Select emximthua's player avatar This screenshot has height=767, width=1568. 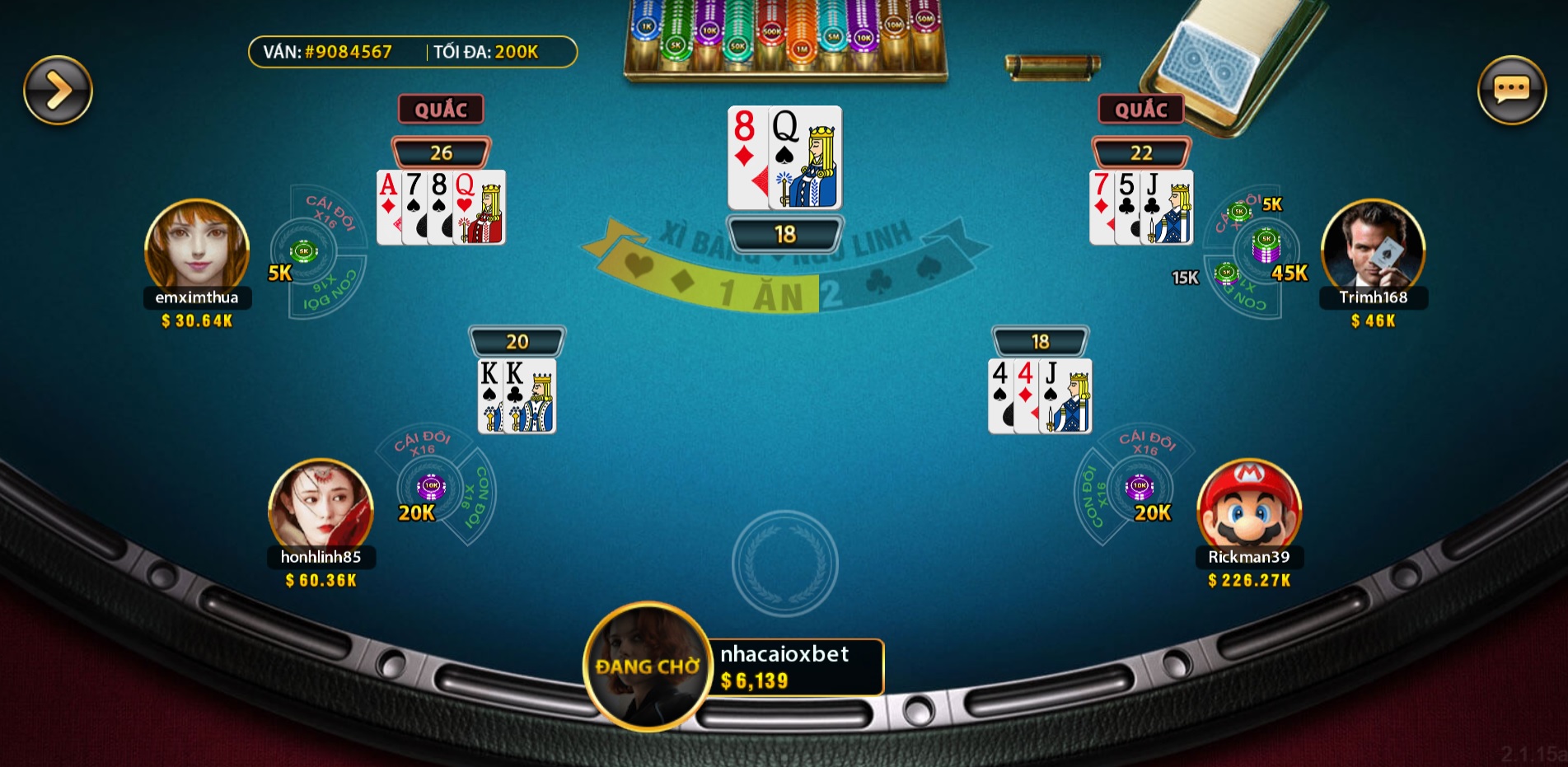[x=197, y=246]
